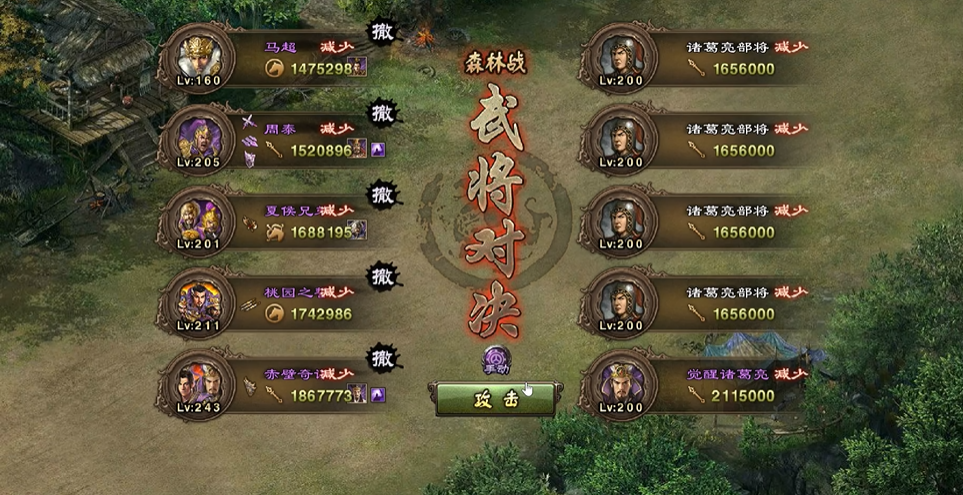Select the 马超 portrait at Lv:160
This screenshot has height=495, width=963.
[195, 54]
